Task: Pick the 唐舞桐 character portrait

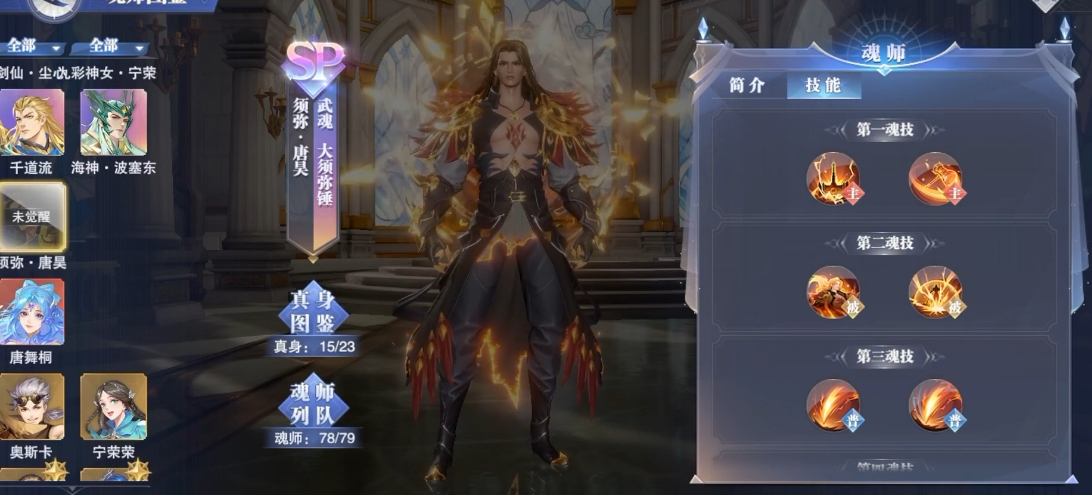Action: pyautogui.click(x=32, y=312)
